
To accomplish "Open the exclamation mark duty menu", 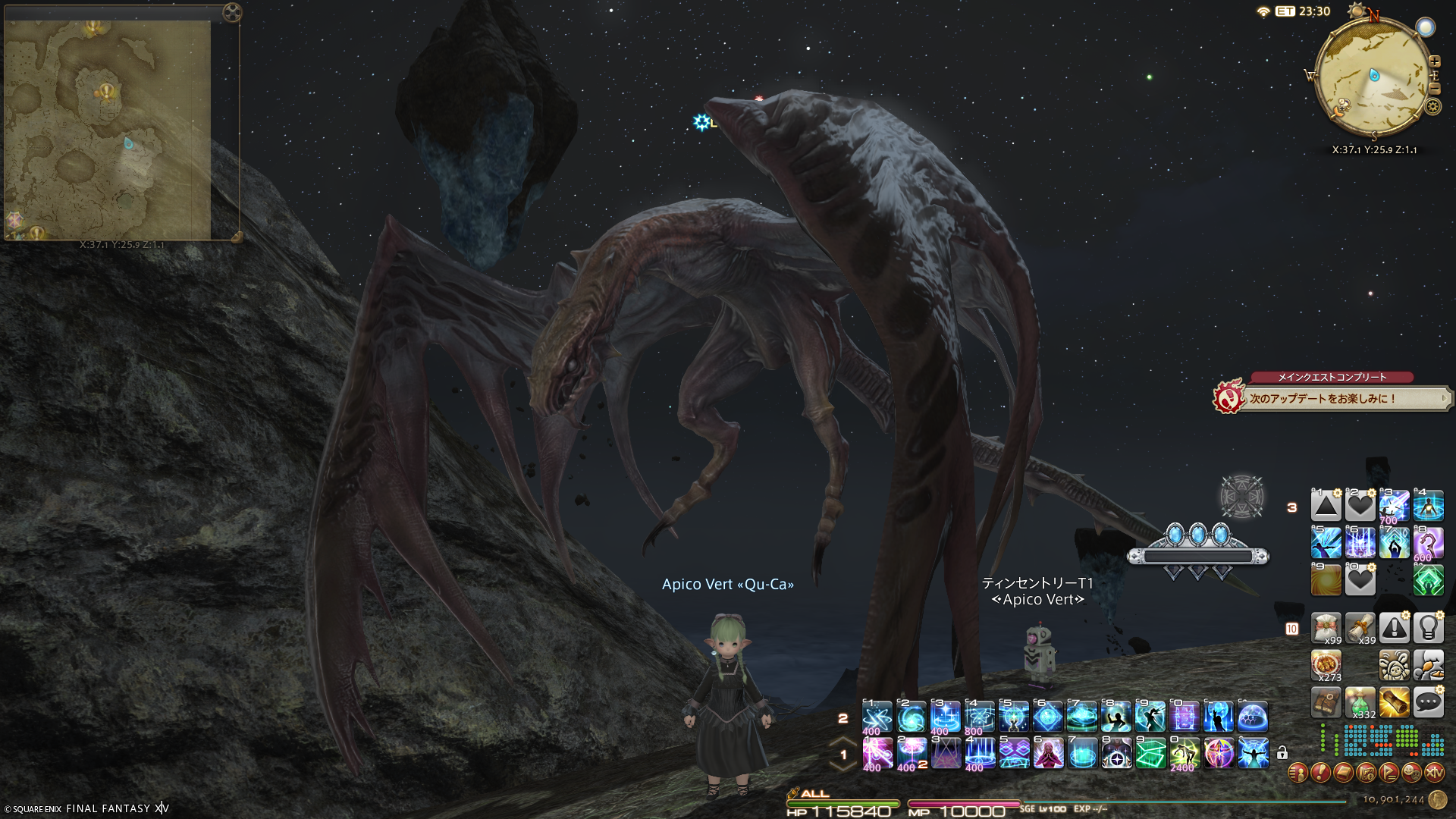I will click(1320, 773).
